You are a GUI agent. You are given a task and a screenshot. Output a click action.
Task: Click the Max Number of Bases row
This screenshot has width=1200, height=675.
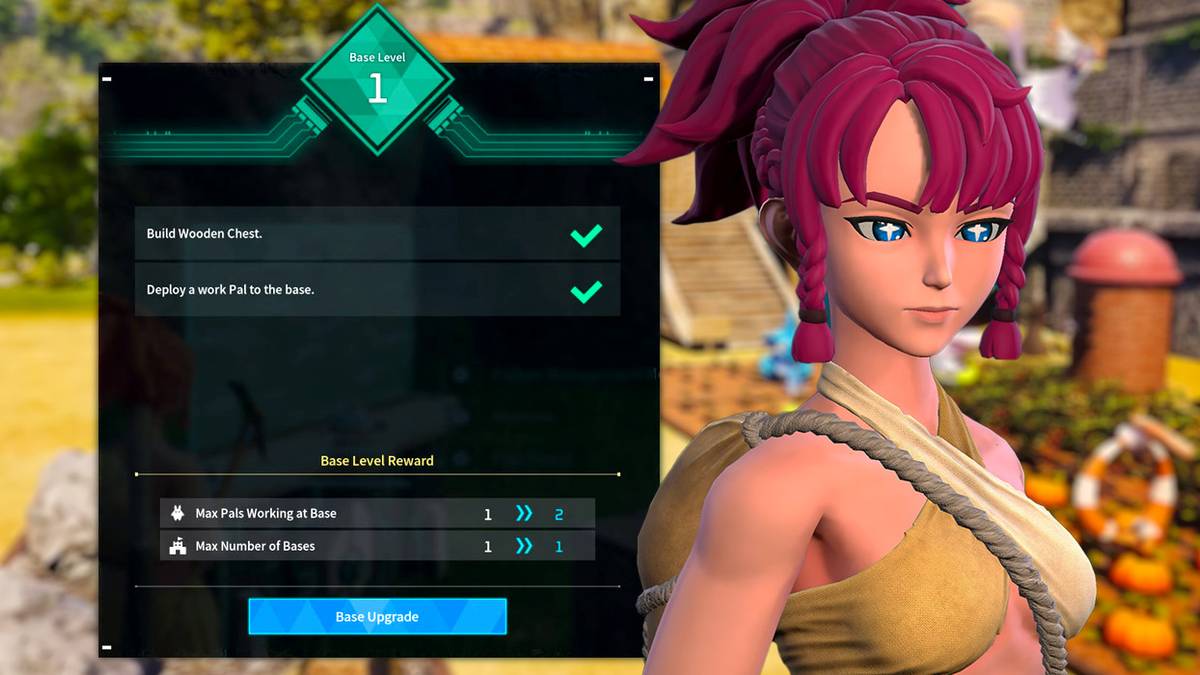click(377, 546)
